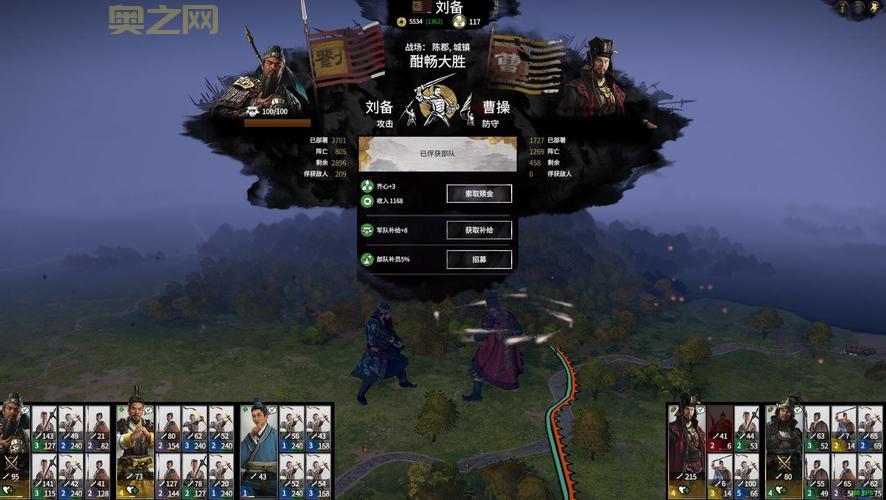Open the captured troops panel 已俘获部队
The image size is (886, 500).
(437, 155)
